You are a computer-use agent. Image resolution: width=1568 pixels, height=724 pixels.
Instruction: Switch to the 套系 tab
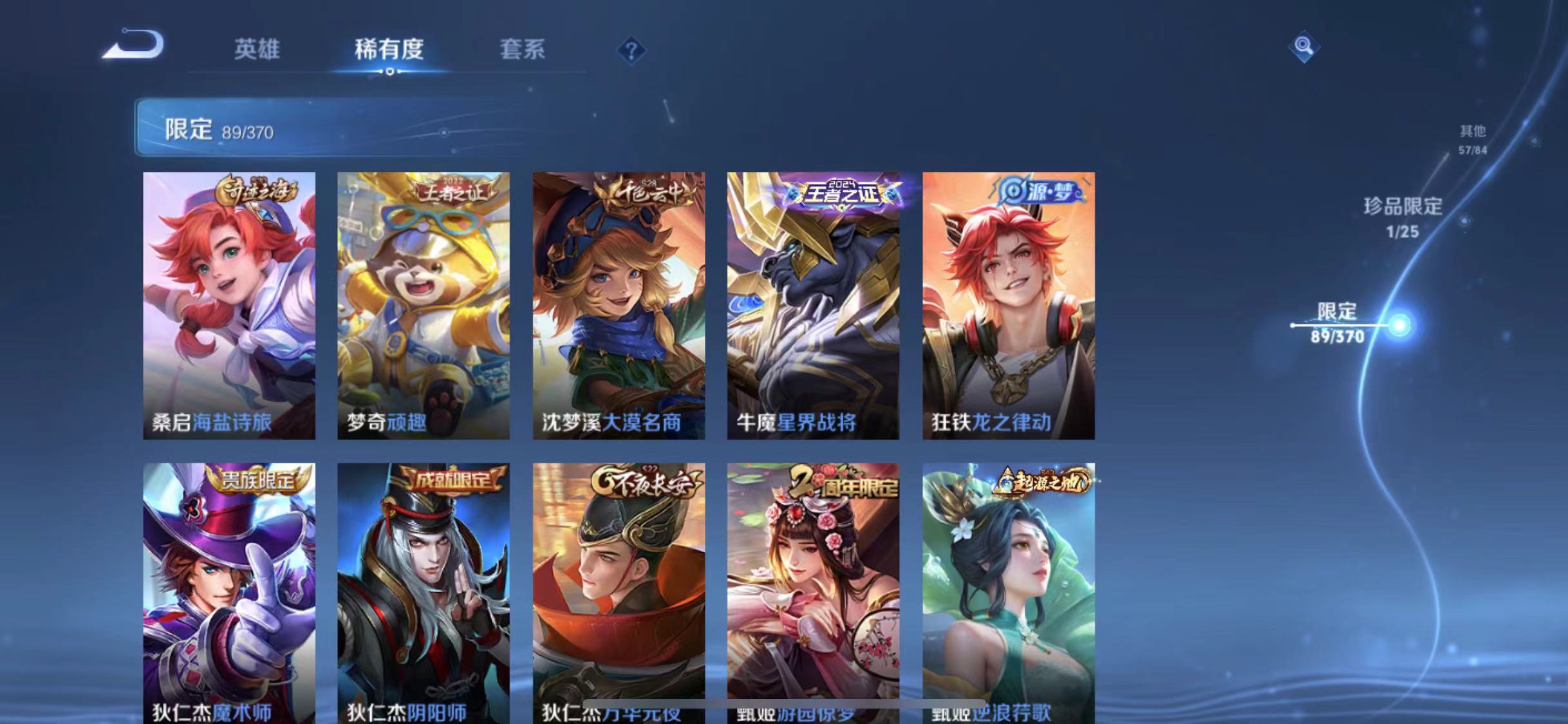[x=523, y=50]
